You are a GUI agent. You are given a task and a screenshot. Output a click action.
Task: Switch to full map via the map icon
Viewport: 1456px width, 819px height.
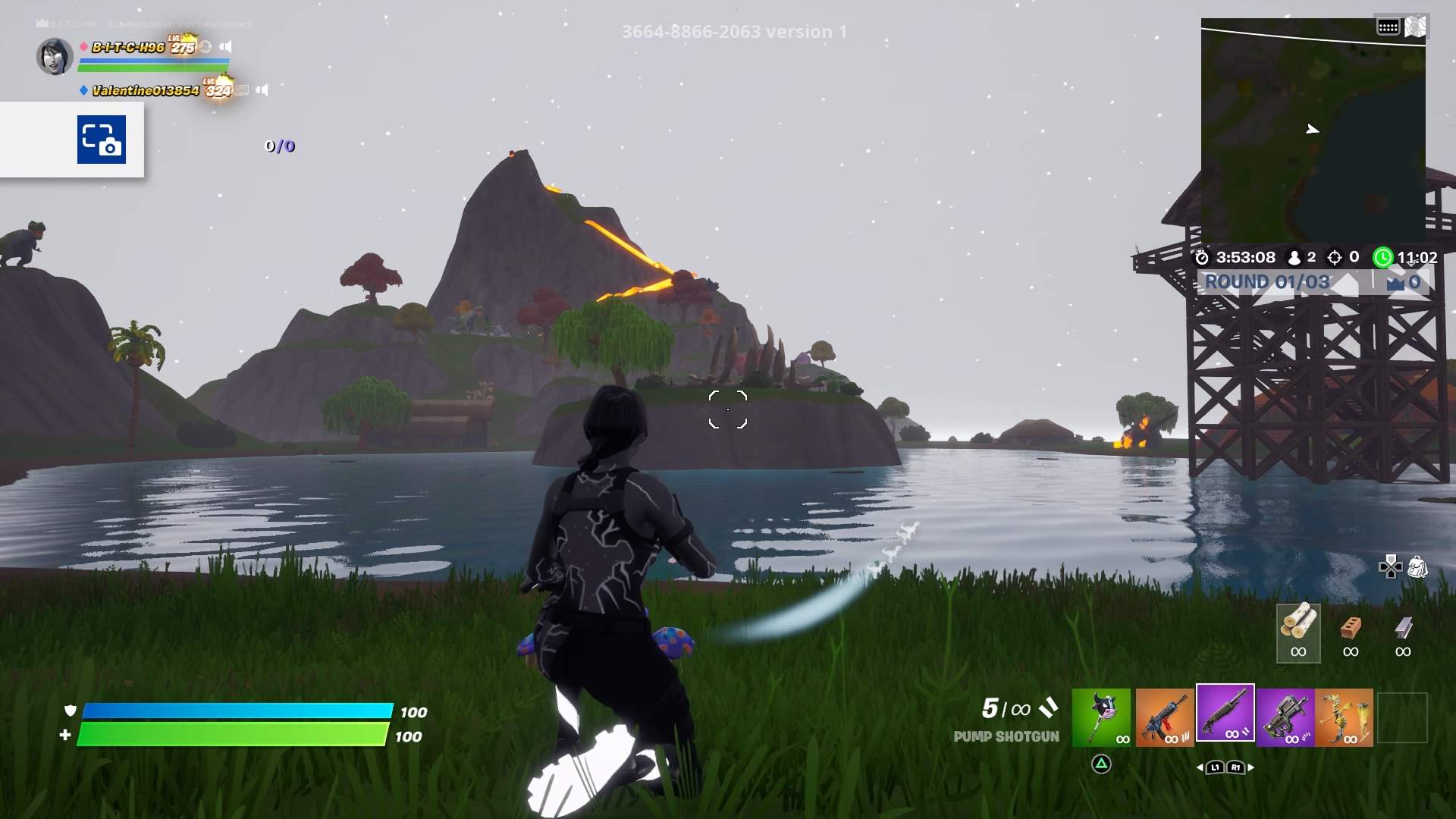tap(1417, 25)
